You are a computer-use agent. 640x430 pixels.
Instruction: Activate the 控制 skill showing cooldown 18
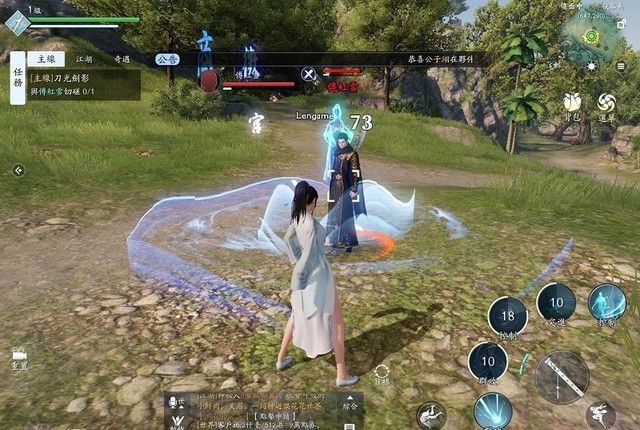507,316
